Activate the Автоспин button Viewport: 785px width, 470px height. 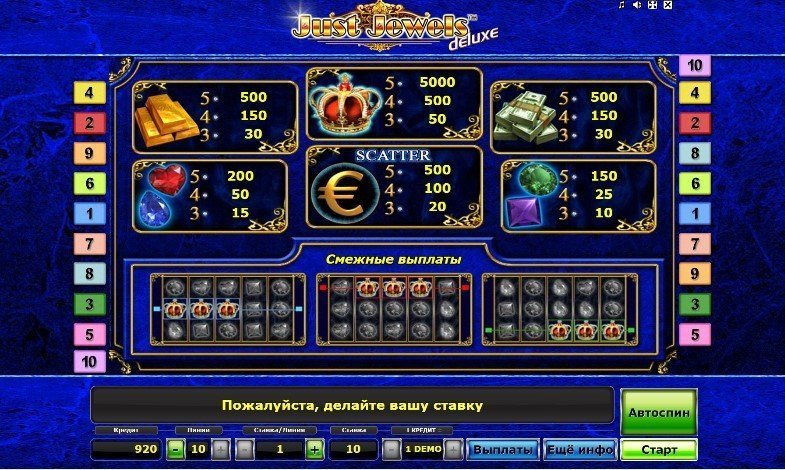[x=658, y=412]
